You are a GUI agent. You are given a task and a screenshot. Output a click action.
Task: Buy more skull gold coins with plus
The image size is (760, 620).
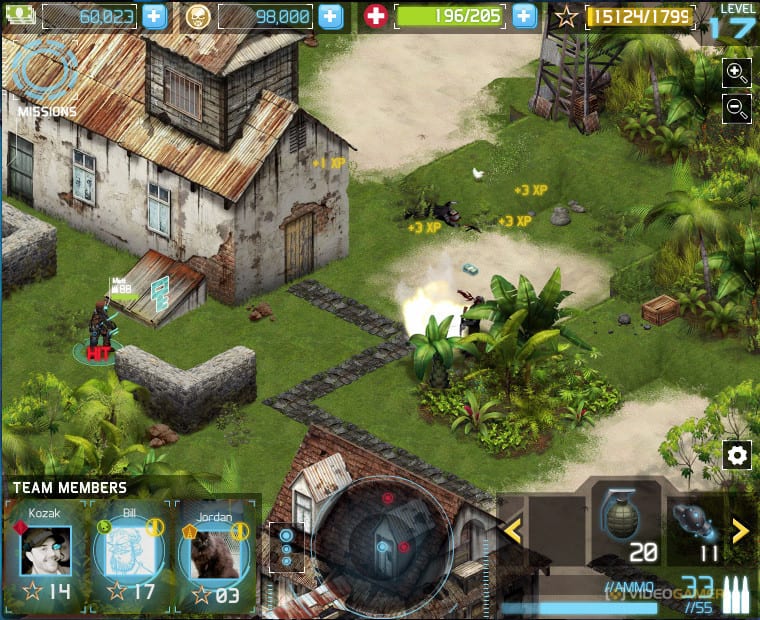point(330,16)
